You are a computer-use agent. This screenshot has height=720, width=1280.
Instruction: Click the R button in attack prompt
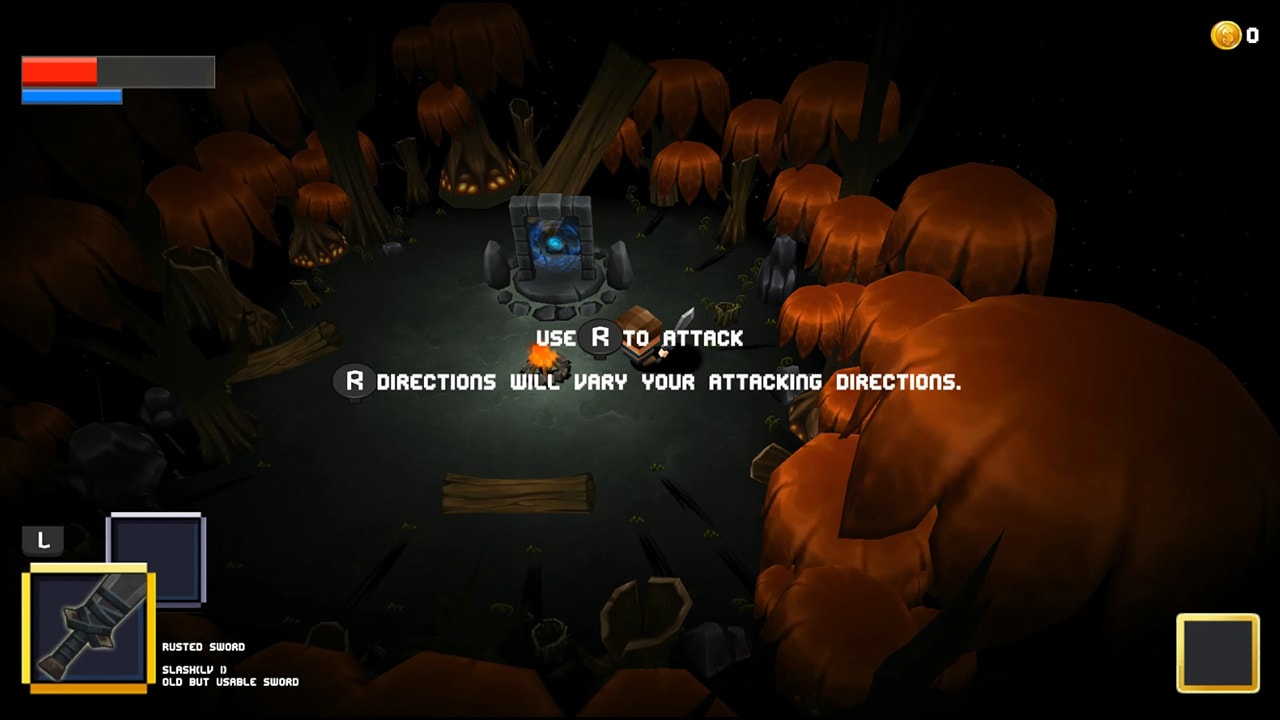[598, 338]
